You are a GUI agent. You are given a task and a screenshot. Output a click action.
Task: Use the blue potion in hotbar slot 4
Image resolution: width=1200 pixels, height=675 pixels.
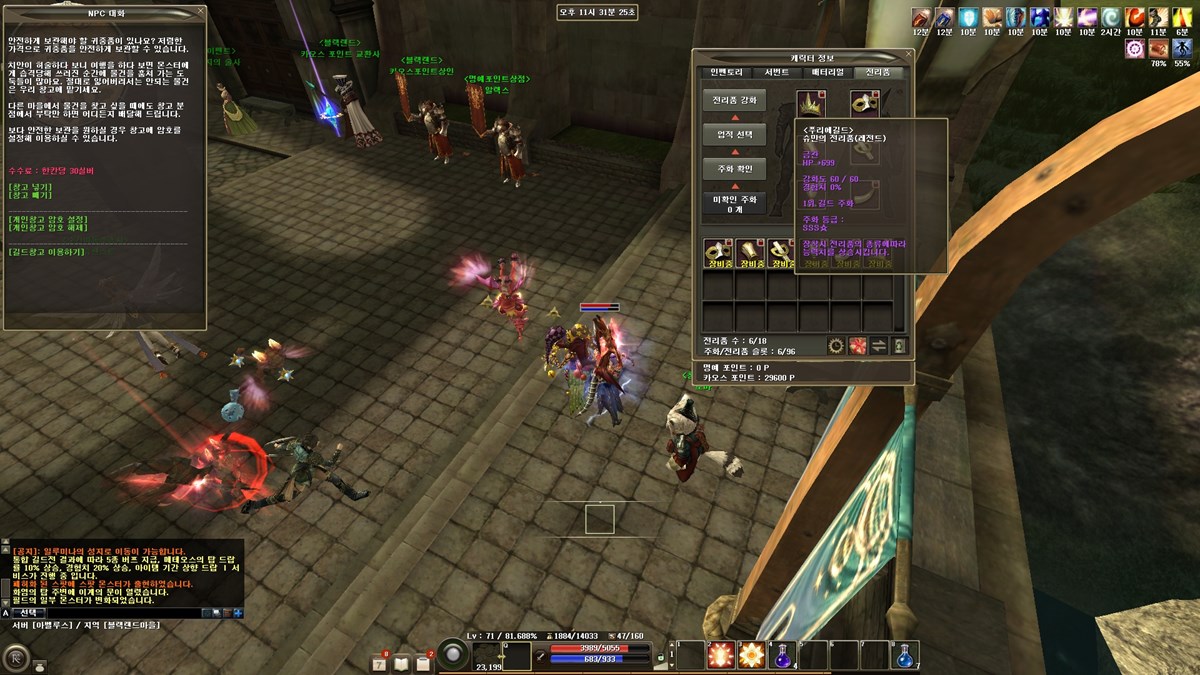tap(781, 655)
